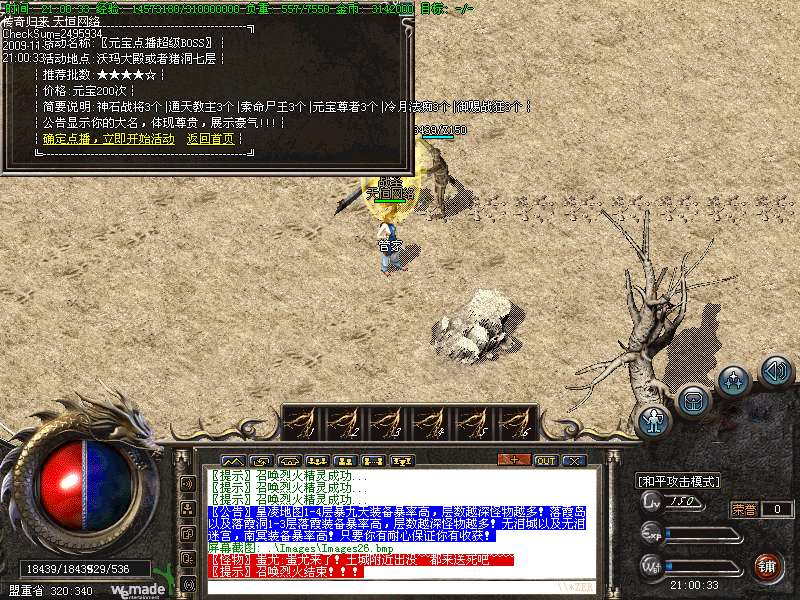Open the bag inventory round button
Viewport: 800px width, 600px height.
coord(693,400)
